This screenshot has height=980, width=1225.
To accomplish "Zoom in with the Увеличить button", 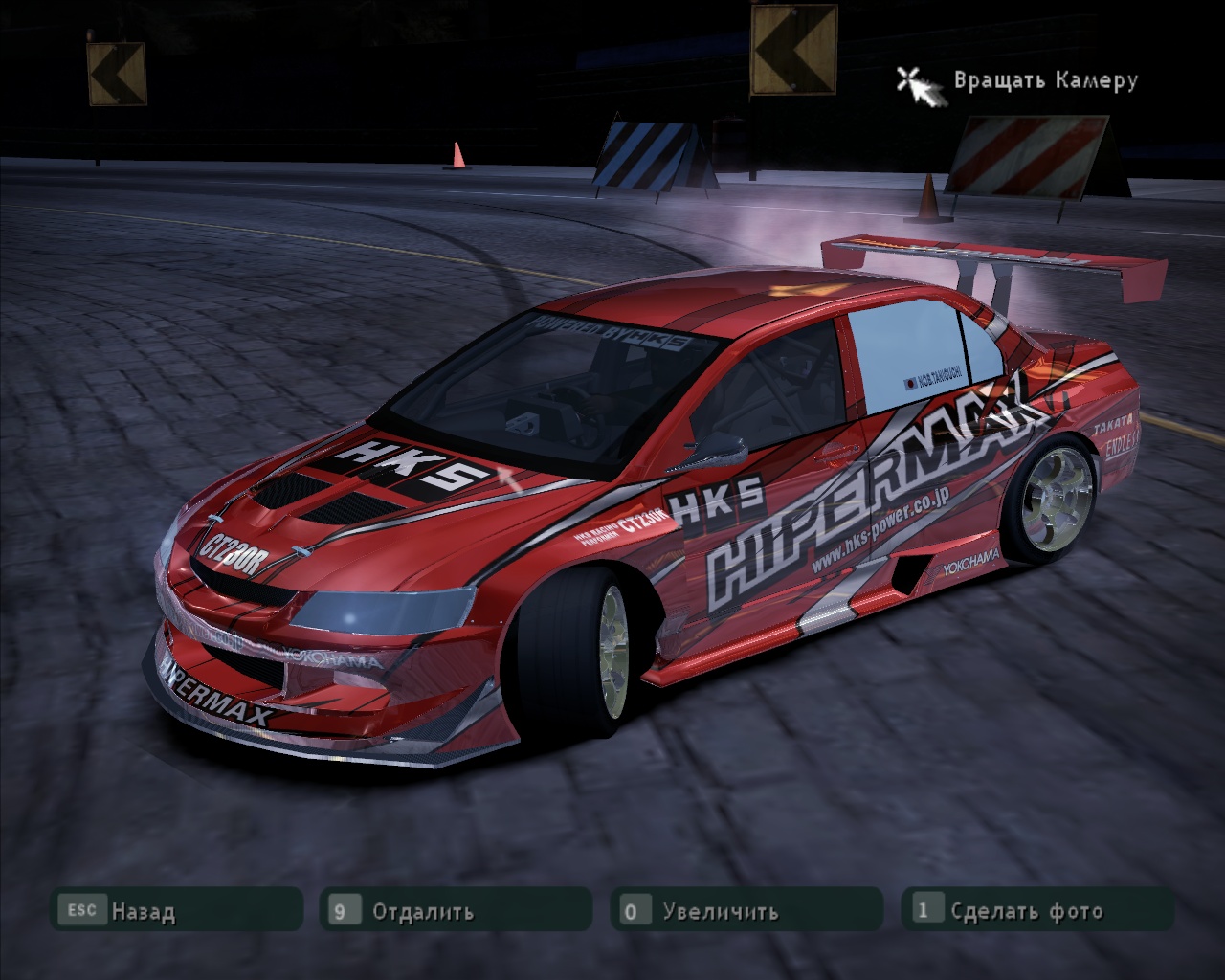I will click(x=746, y=910).
